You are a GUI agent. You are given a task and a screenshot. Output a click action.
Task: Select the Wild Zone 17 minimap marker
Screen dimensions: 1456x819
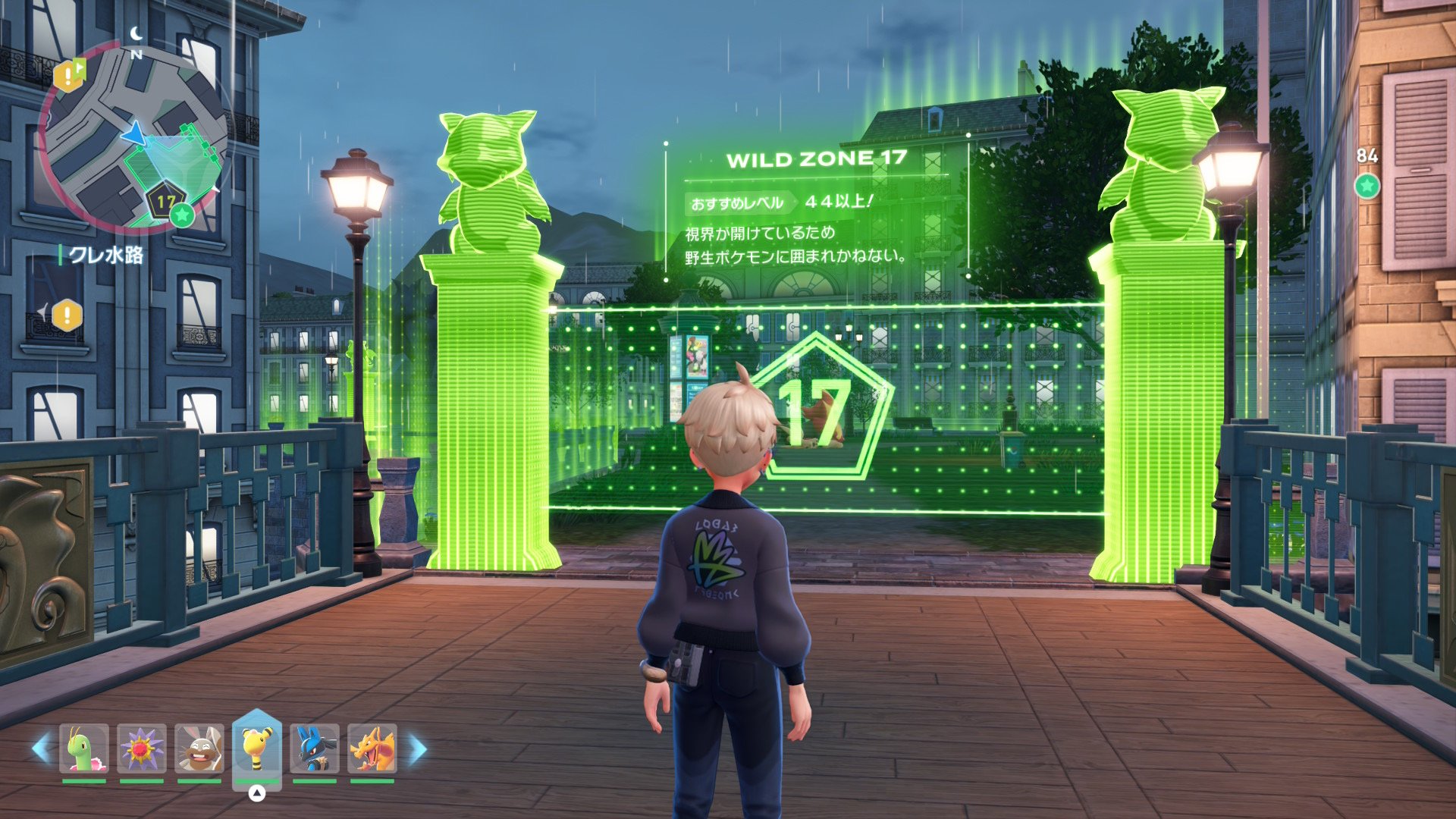coord(165,202)
